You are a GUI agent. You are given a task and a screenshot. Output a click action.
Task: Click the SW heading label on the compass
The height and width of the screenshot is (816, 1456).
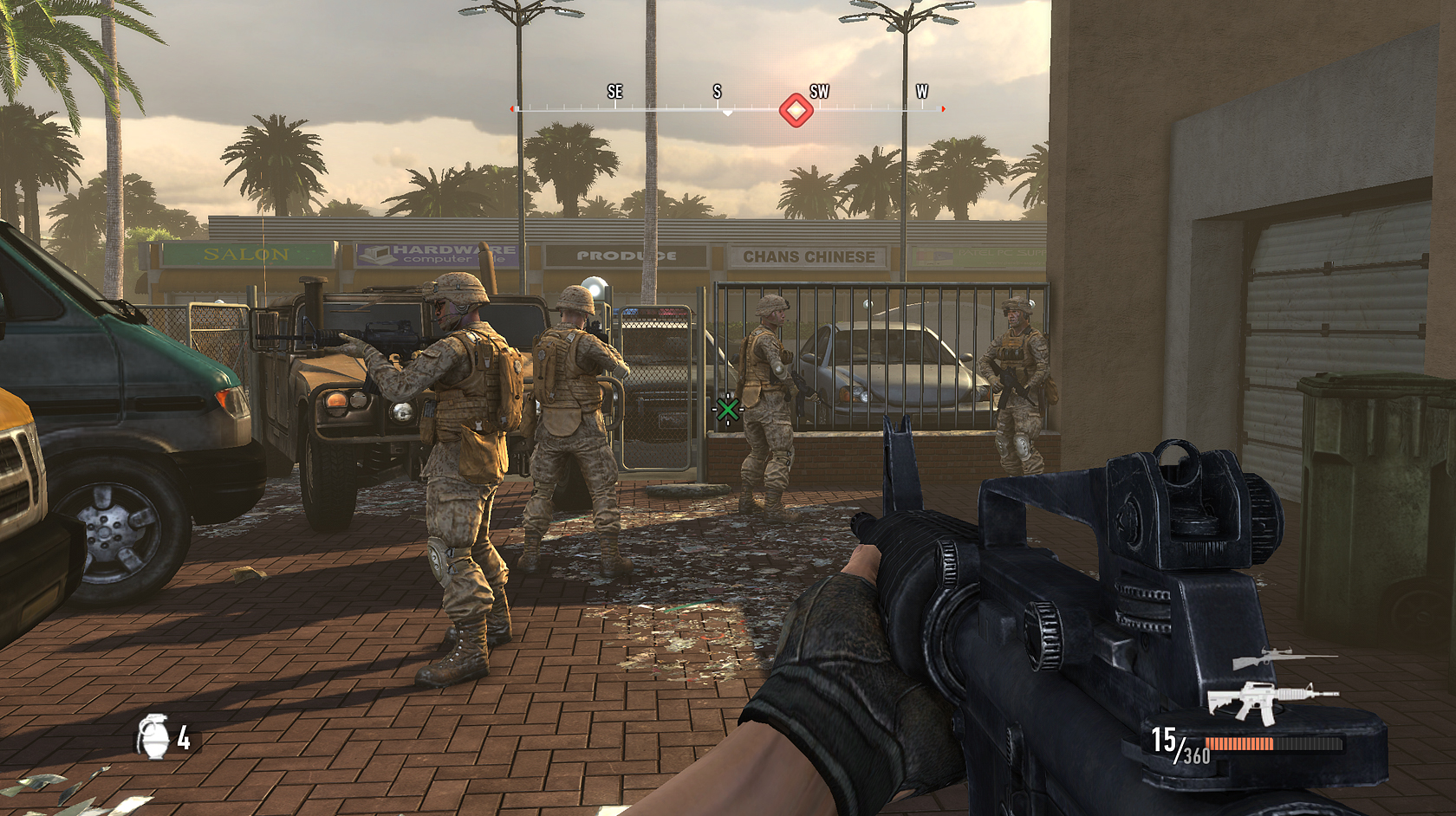pyautogui.click(x=819, y=90)
